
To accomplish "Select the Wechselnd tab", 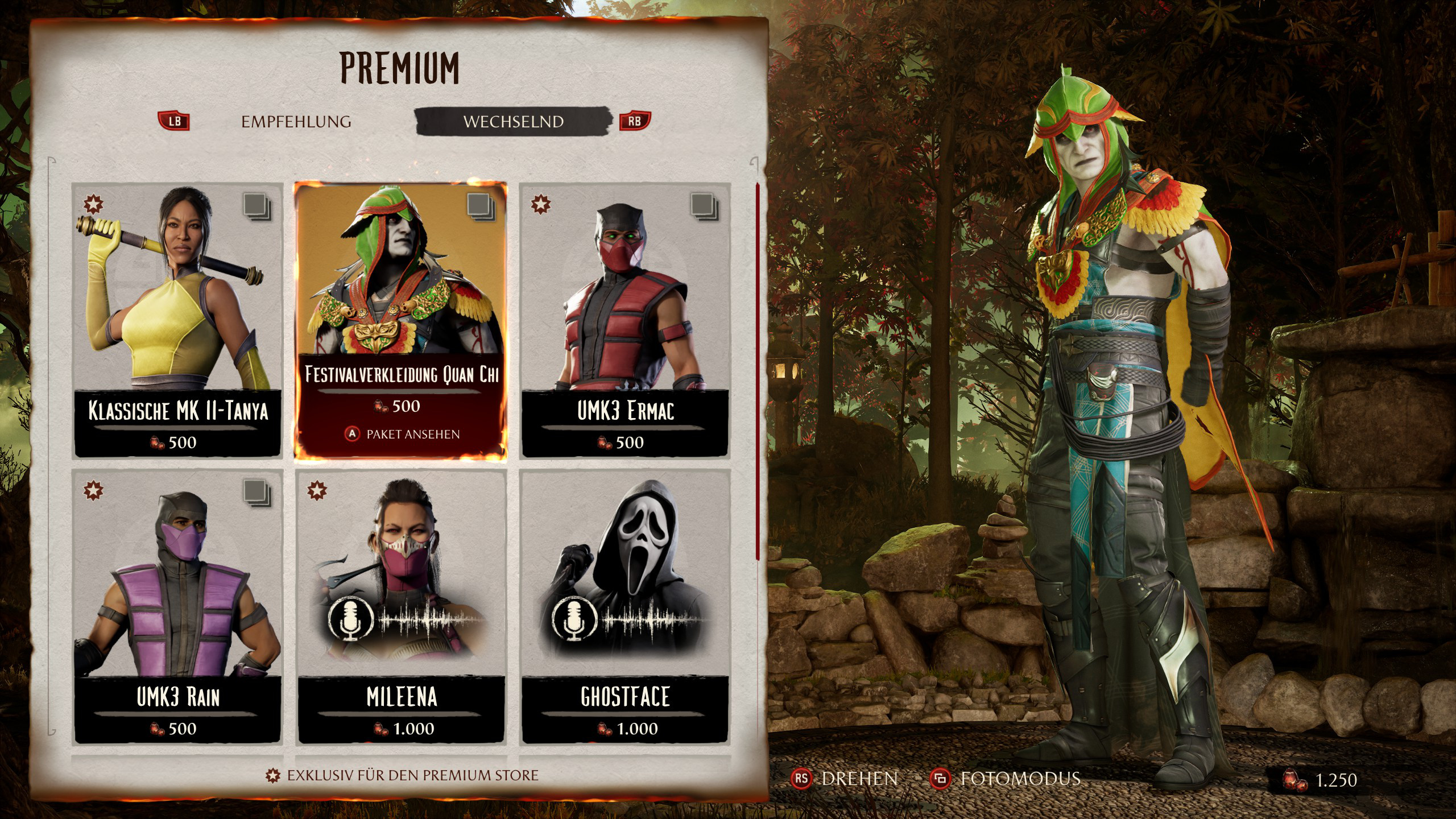I will pyautogui.click(x=513, y=122).
